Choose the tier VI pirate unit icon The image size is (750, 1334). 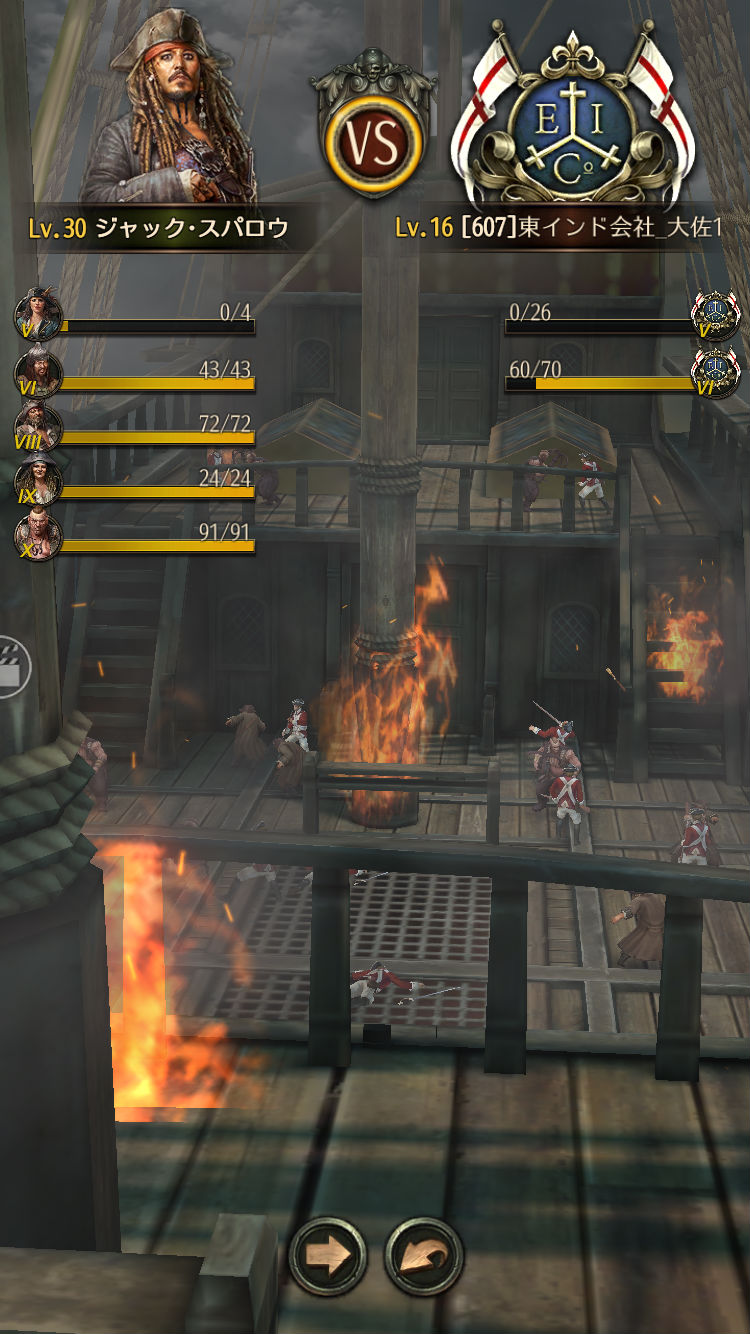click(x=38, y=373)
